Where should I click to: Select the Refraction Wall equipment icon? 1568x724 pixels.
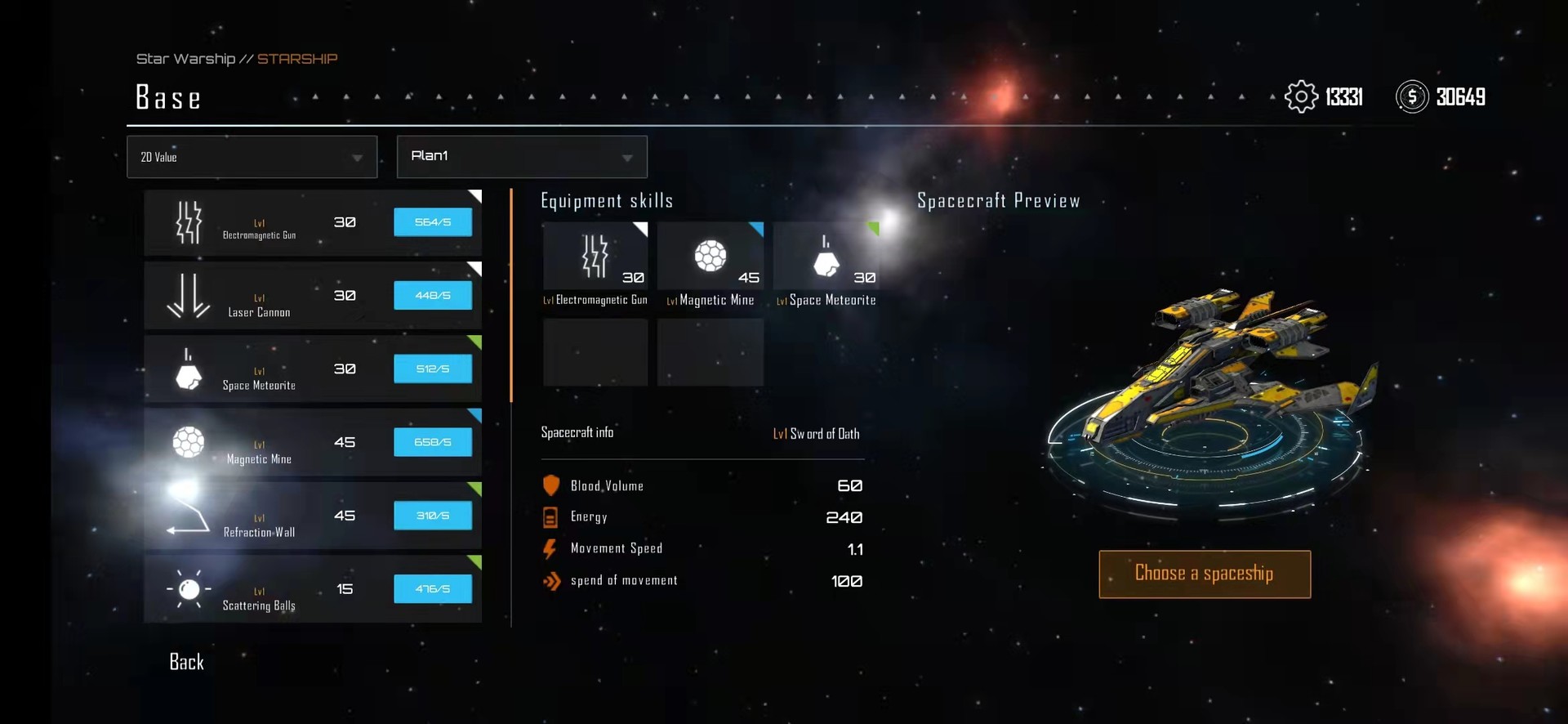pyautogui.click(x=188, y=516)
